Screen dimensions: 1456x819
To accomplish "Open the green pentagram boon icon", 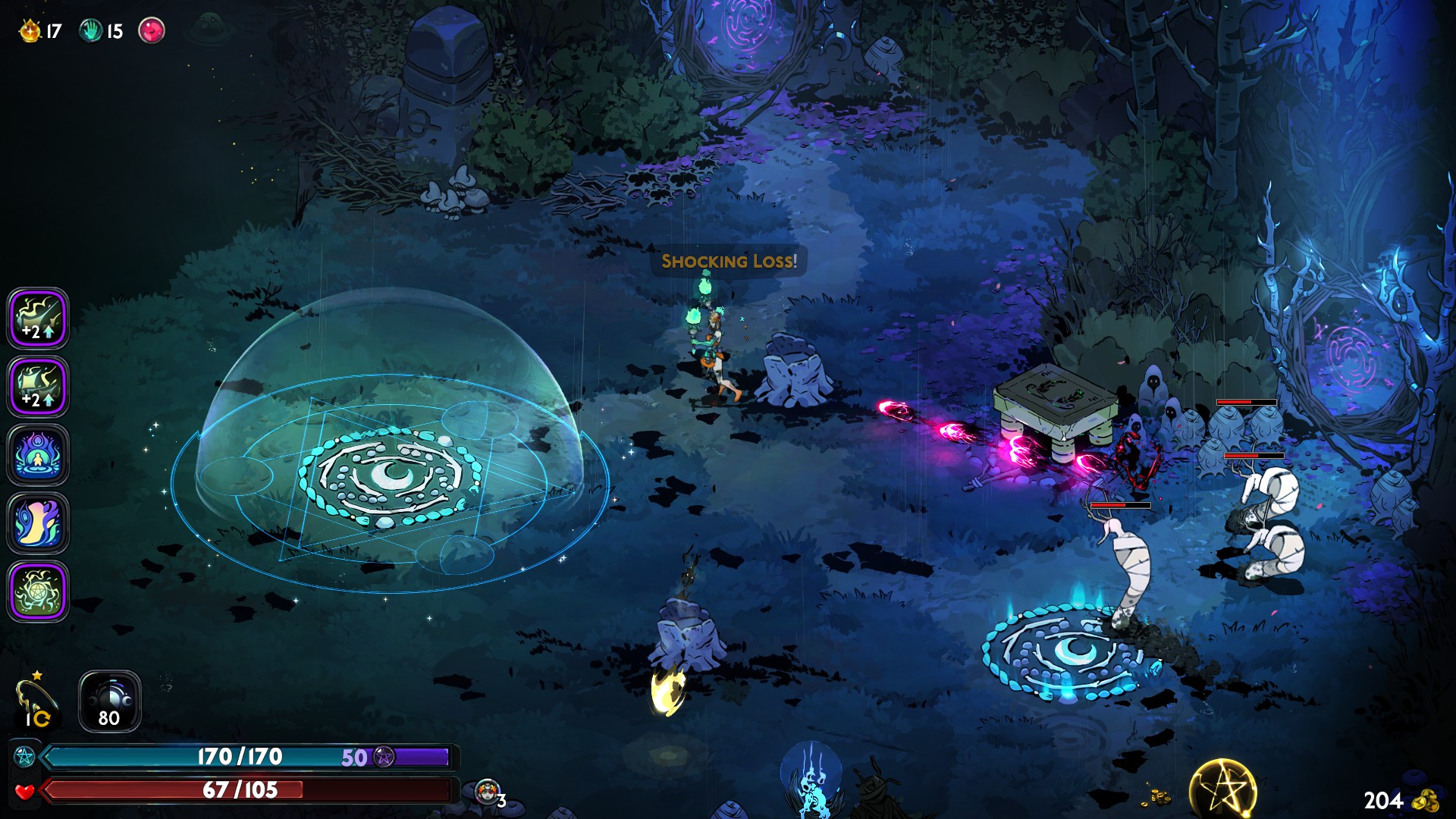I will [38, 591].
